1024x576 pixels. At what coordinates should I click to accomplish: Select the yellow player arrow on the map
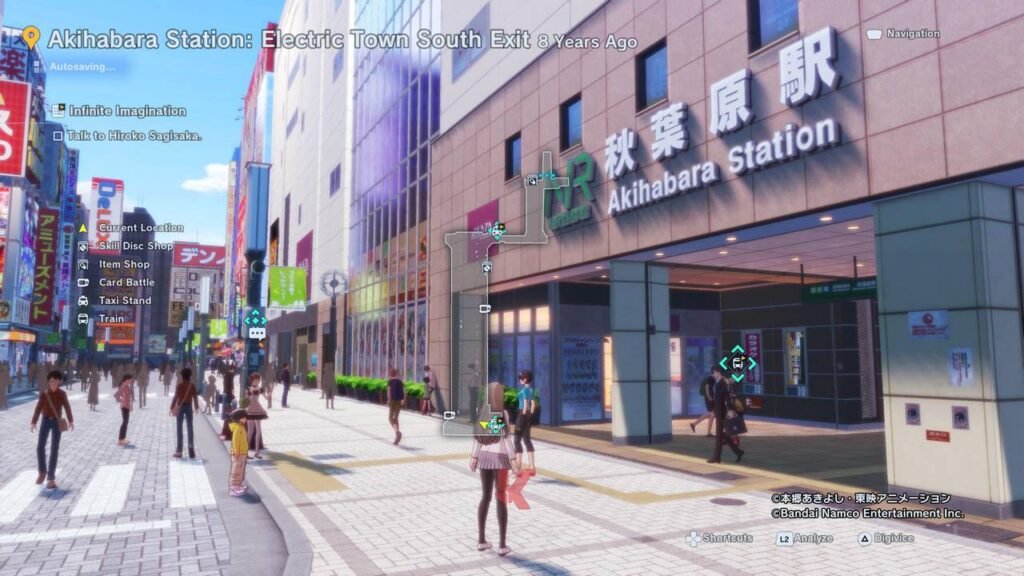tap(484, 425)
